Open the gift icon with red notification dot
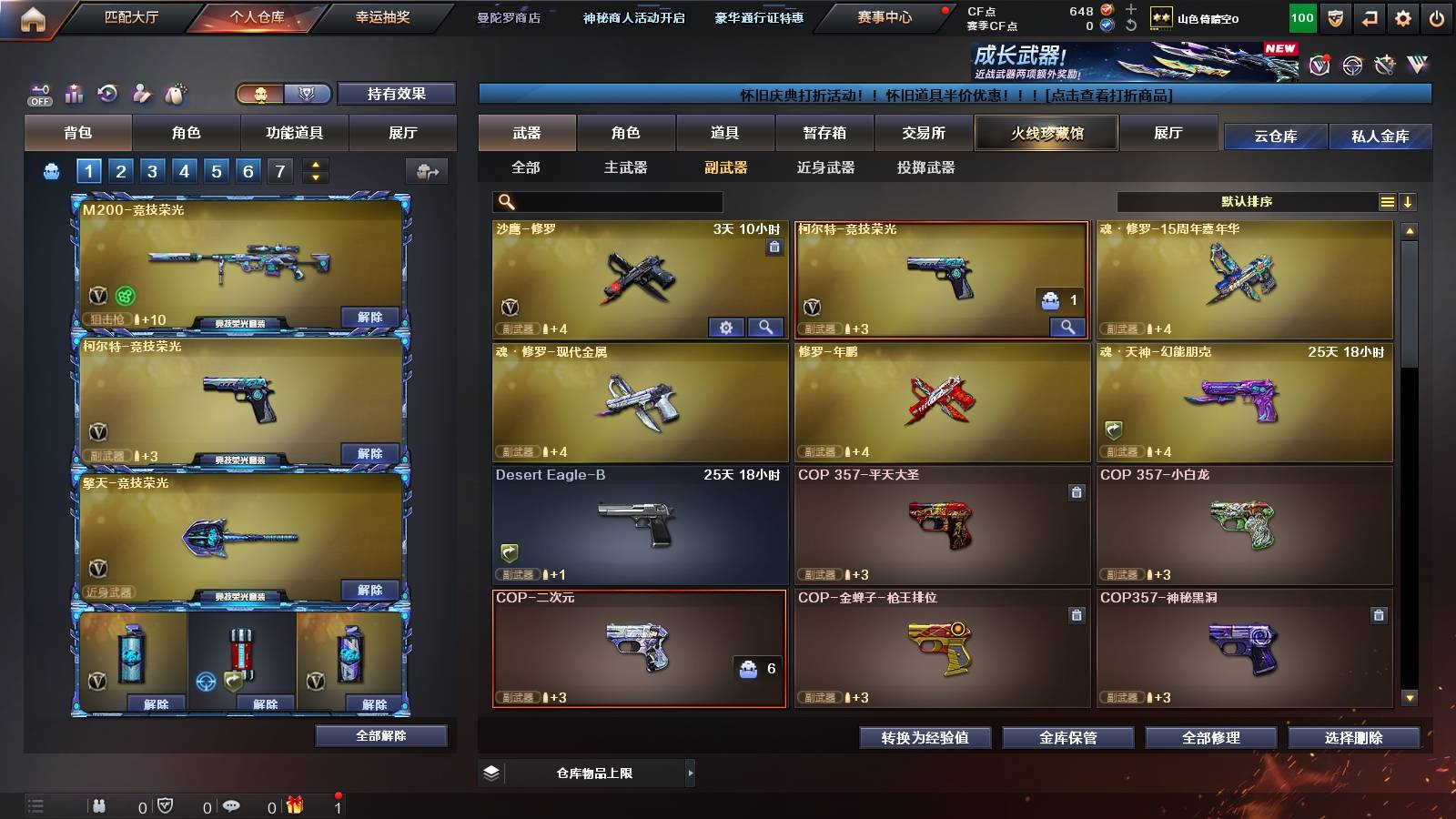Image resolution: width=1456 pixels, height=819 pixels. pos(293,805)
